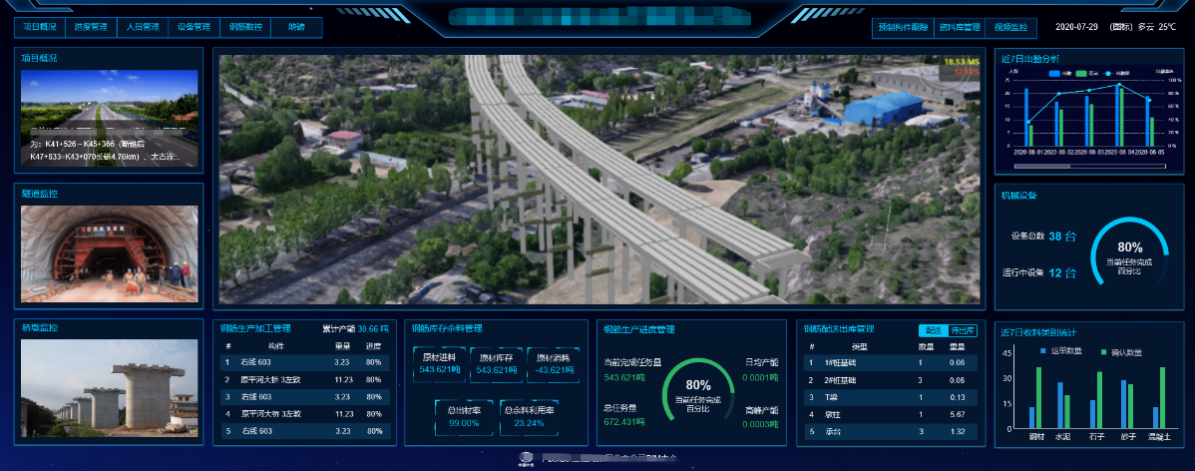Select the 人员管理 tab
This screenshot has width=1195, height=471.
(143, 28)
